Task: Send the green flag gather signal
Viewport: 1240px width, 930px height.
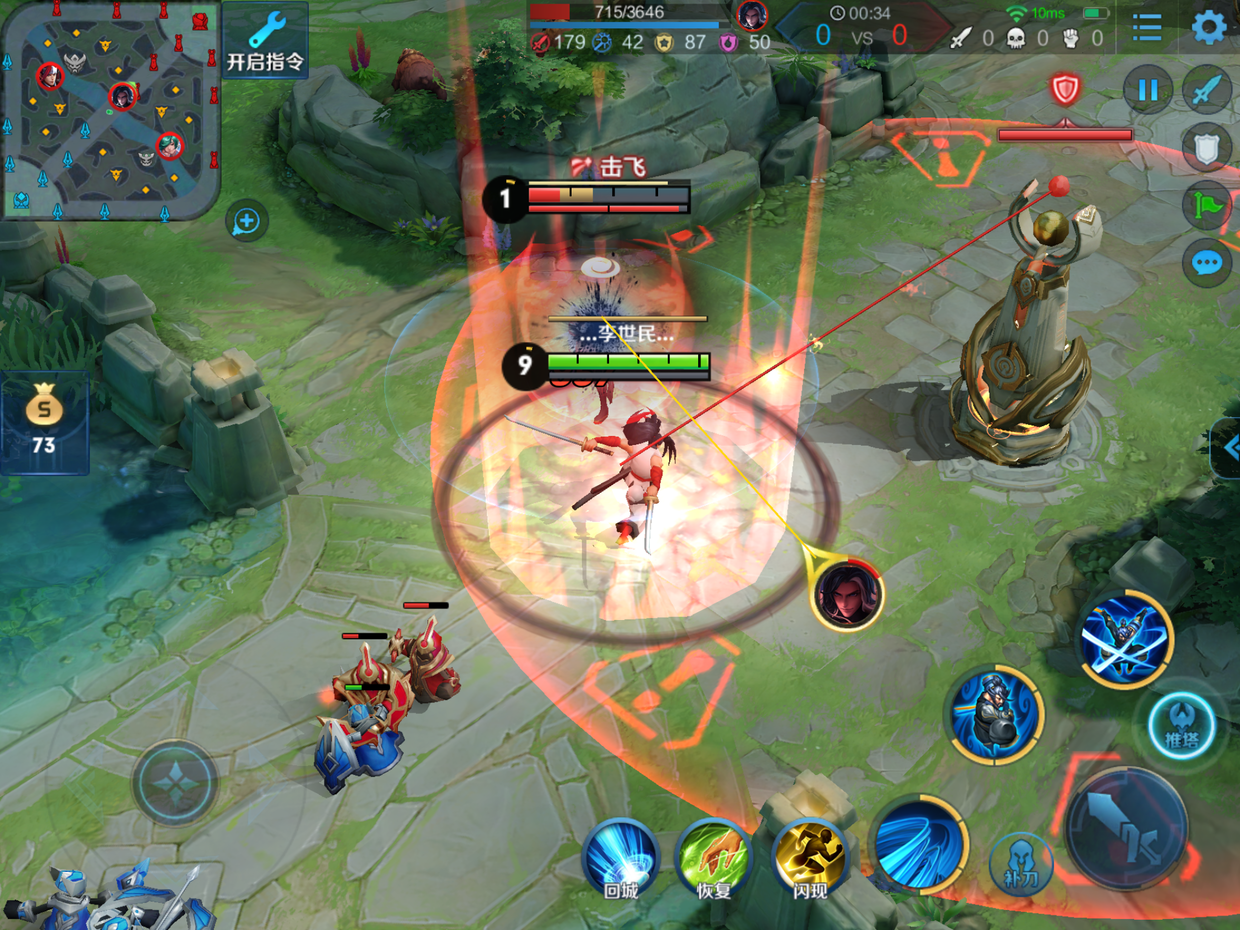Action: [1207, 206]
